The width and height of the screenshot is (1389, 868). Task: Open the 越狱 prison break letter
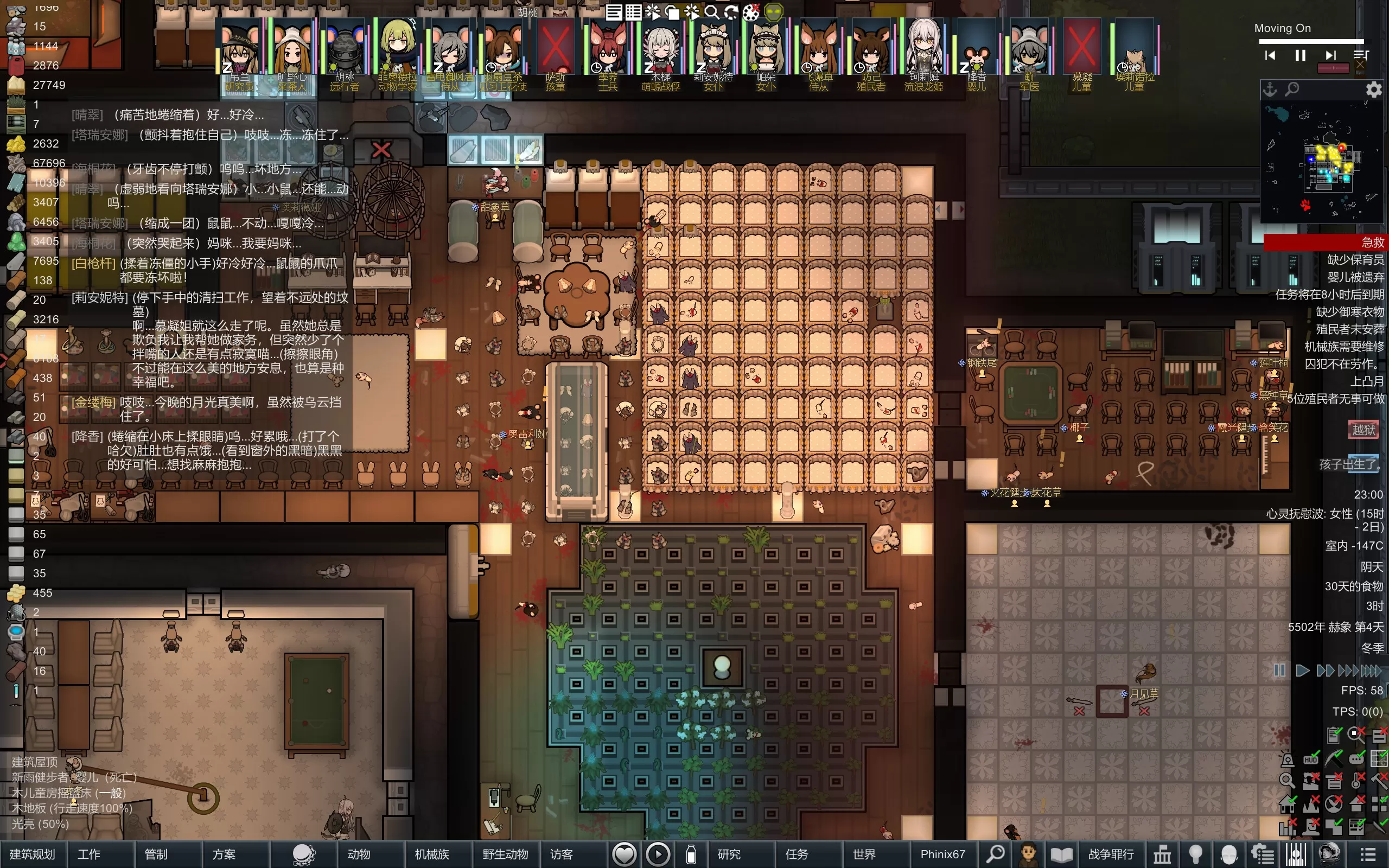click(1363, 430)
